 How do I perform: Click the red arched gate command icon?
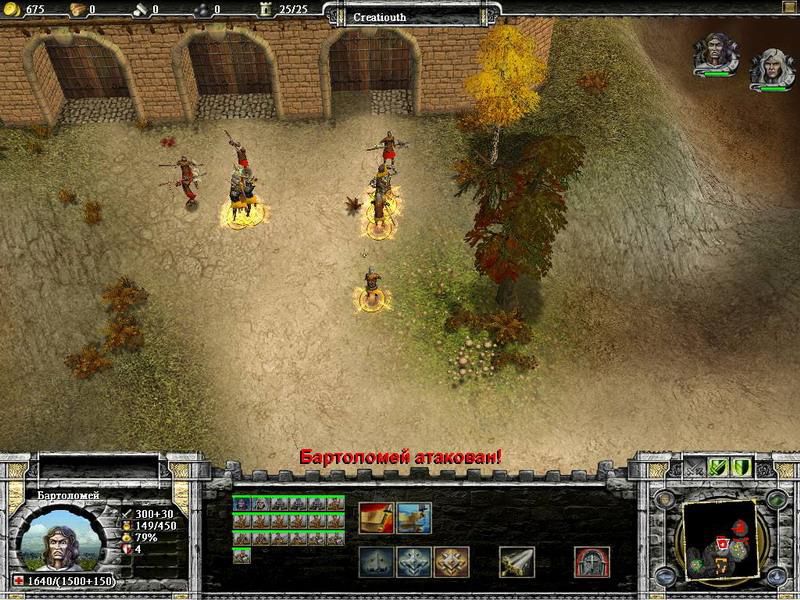point(592,562)
